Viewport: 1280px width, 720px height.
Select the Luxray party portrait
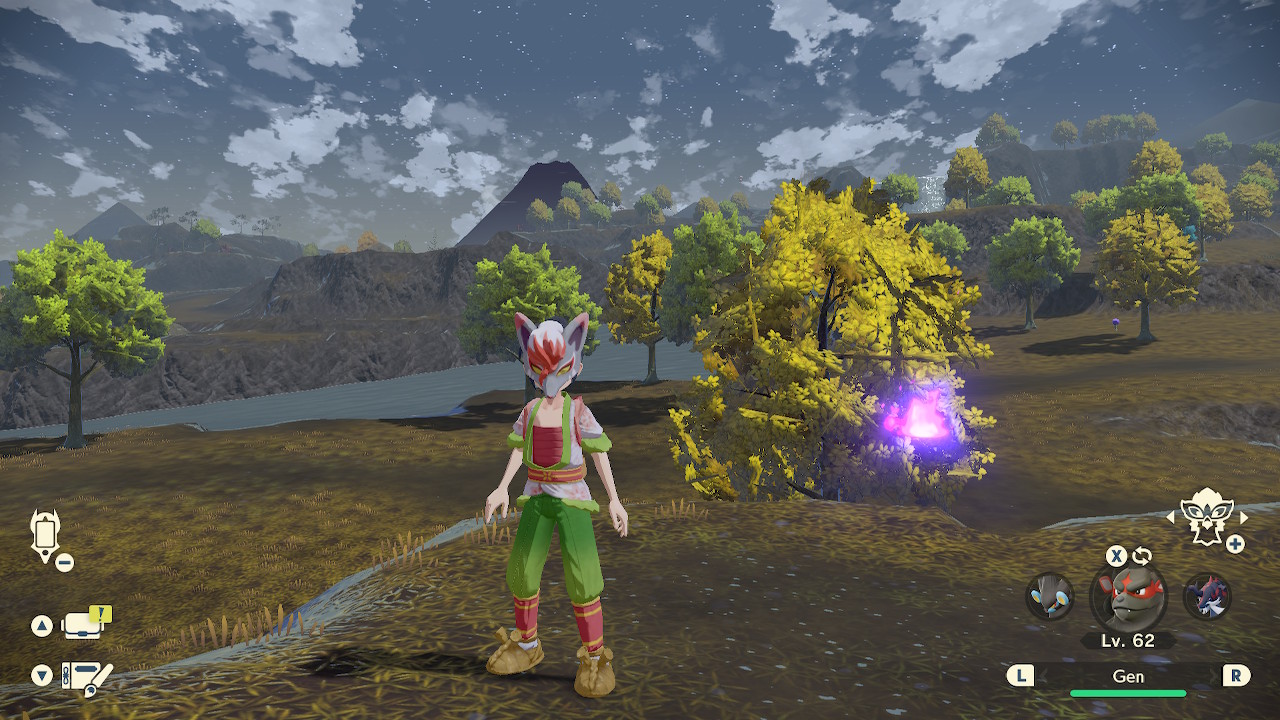[x=1050, y=596]
